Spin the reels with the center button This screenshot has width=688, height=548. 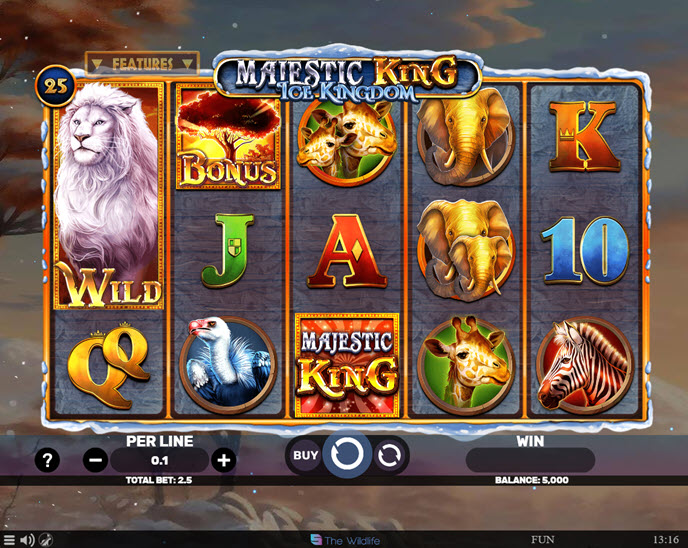(347, 456)
